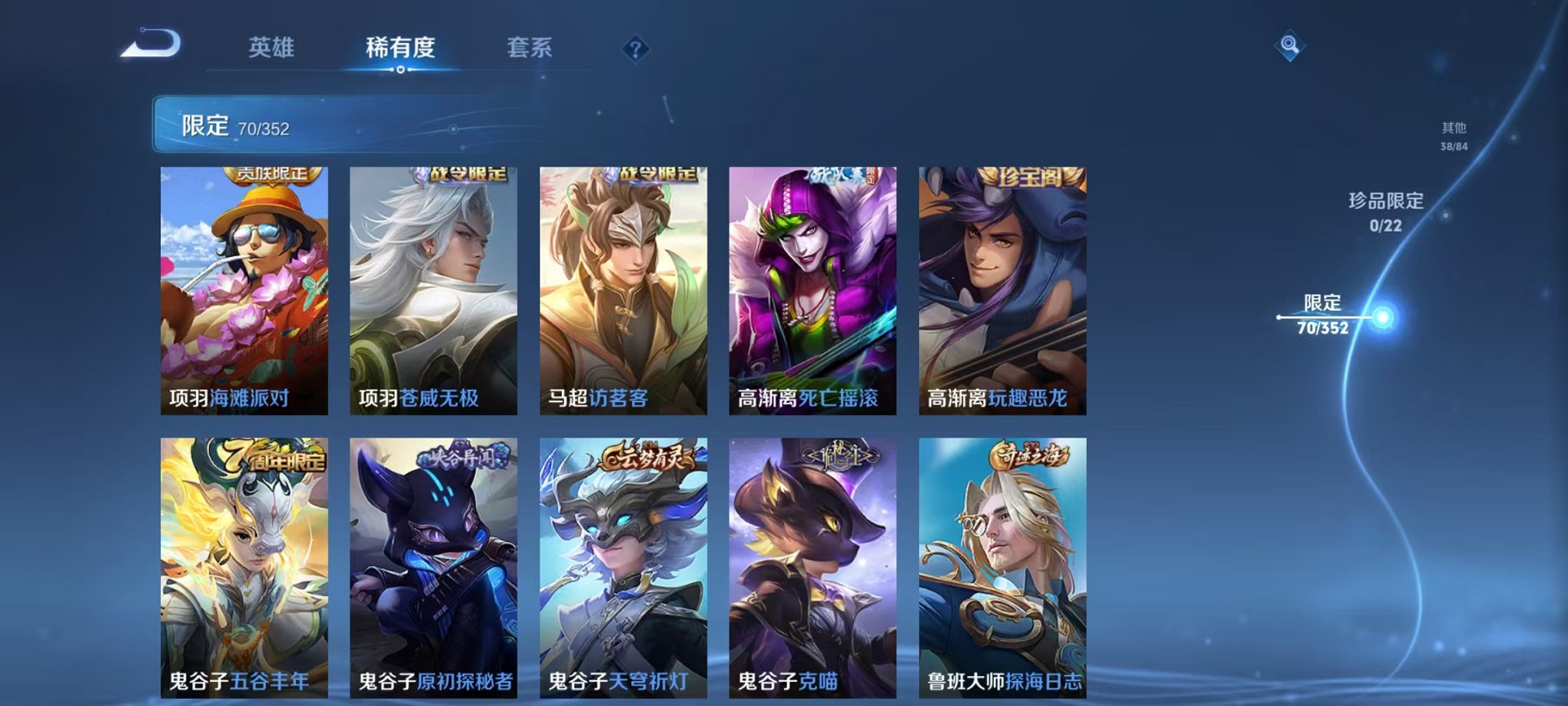1568x706 pixels.
Task: Open the help question mark icon
Action: [635, 49]
